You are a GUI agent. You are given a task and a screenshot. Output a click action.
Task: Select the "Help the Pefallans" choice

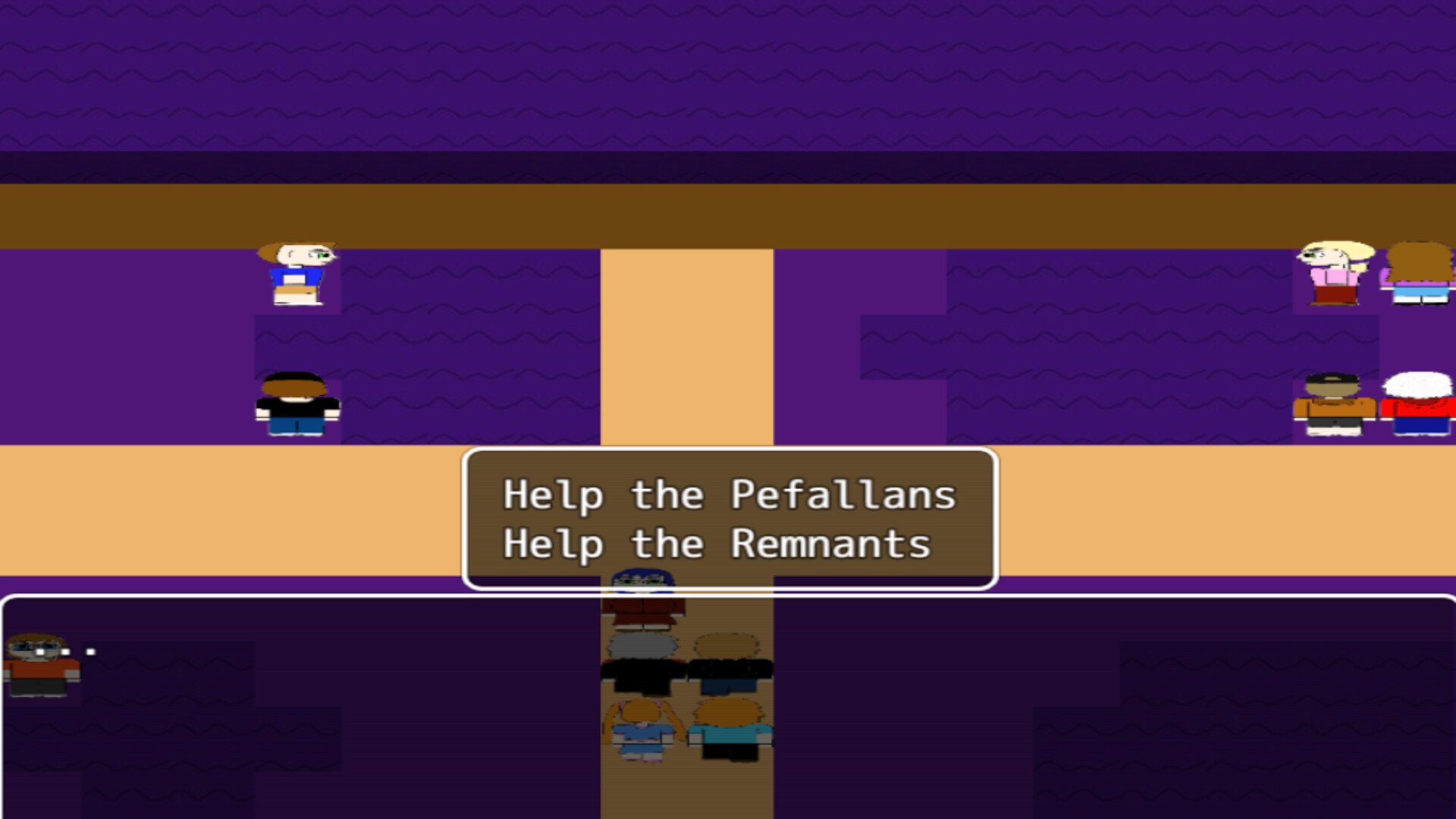click(728, 494)
